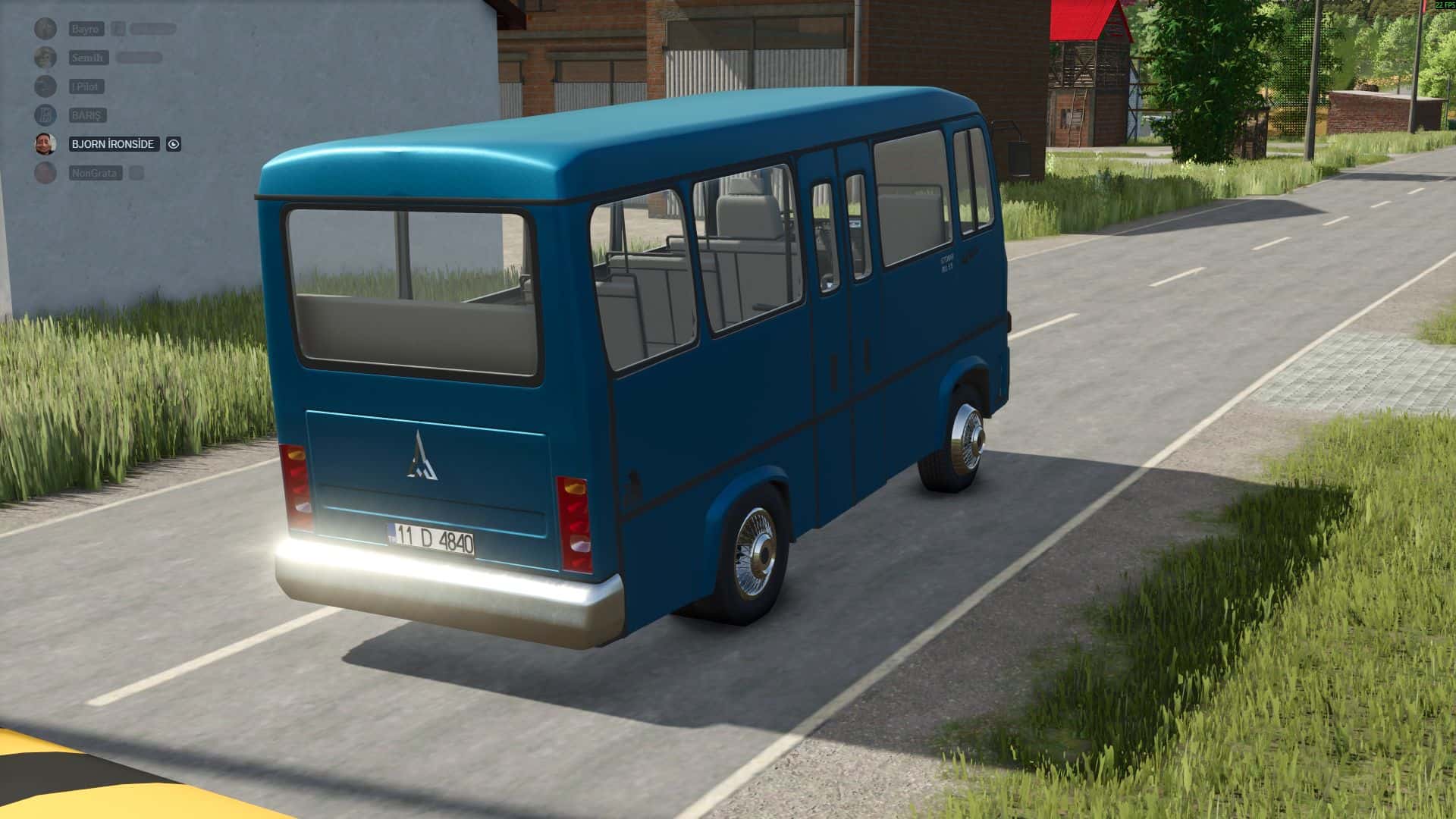This screenshot has width=1456, height=819.
Task: Select BJORN İRONSİDE in the voice overlay
Action: pyautogui.click(x=113, y=144)
